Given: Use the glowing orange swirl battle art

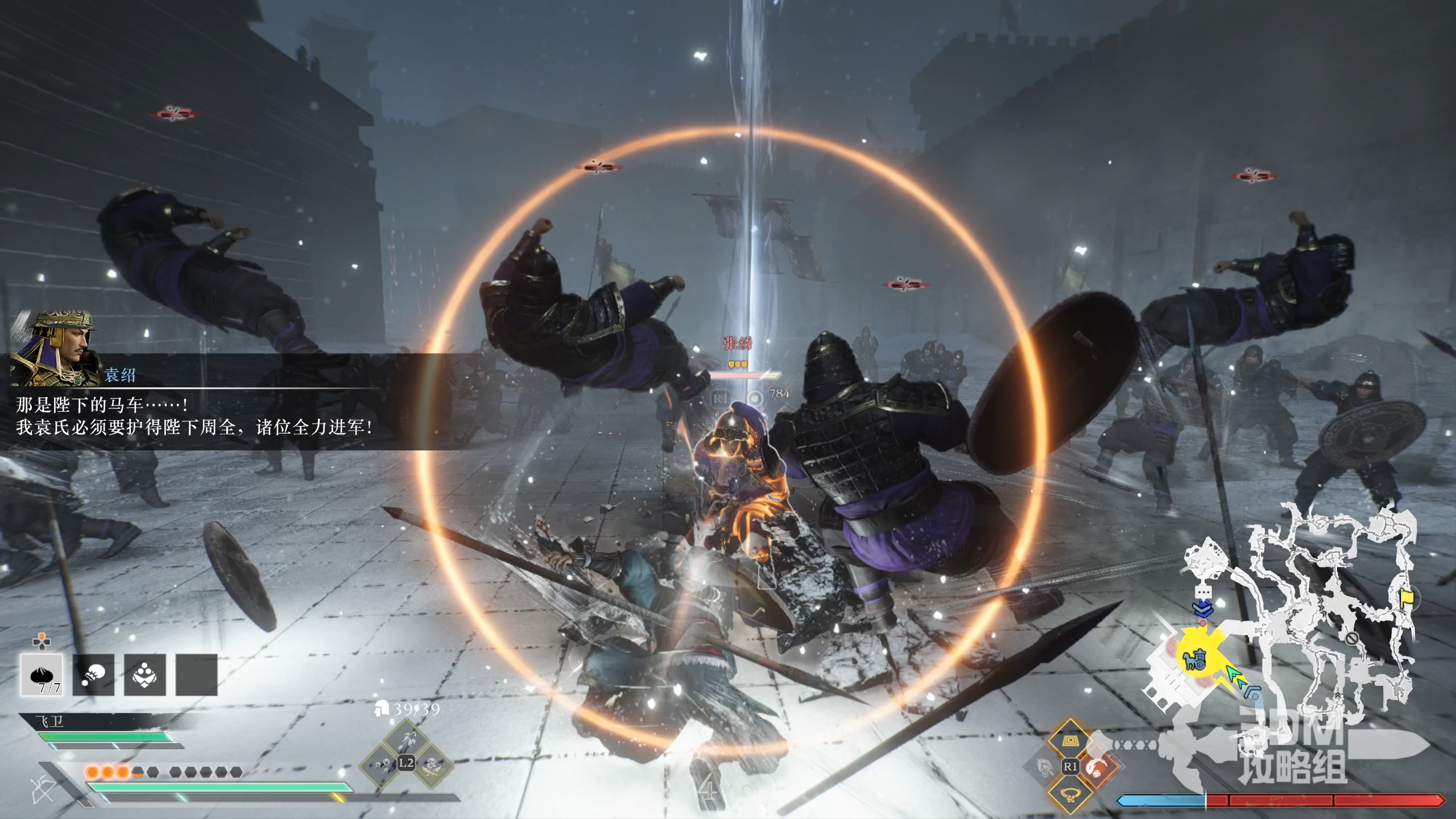Looking at the screenshot, I should pyautogui.click(x=1096, y=768).
